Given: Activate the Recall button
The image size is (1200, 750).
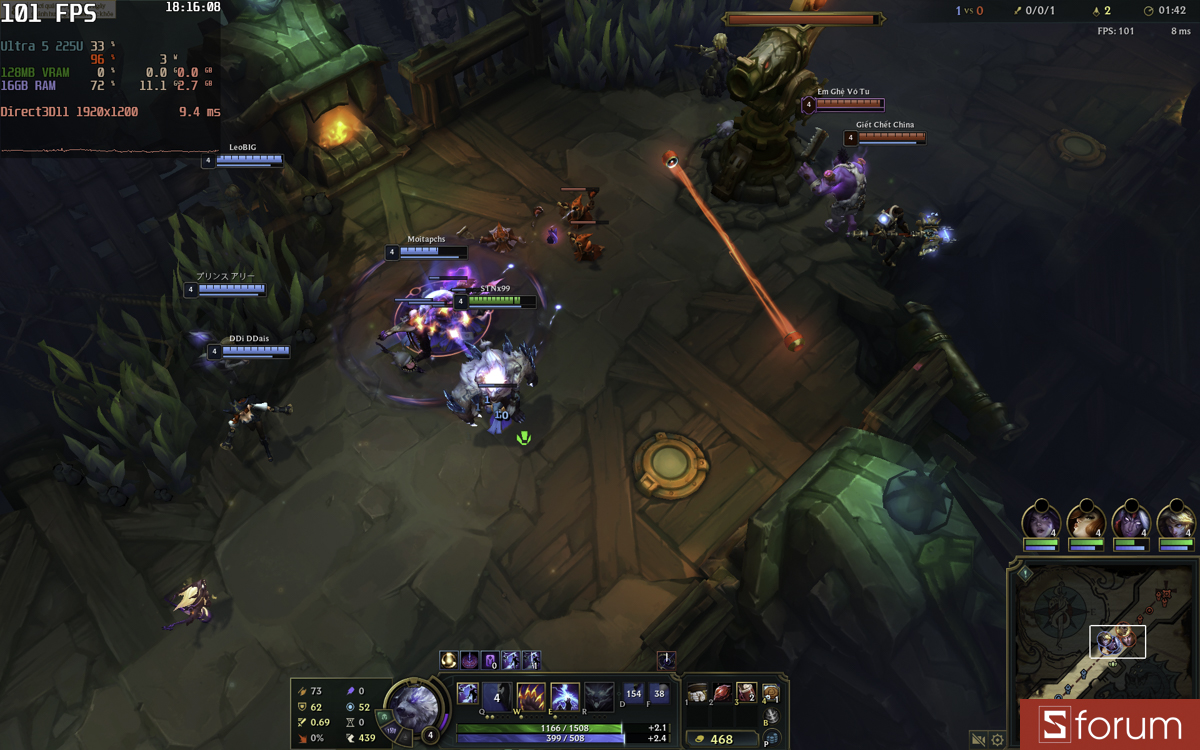Looking at the screenshot, I should 771,716.
